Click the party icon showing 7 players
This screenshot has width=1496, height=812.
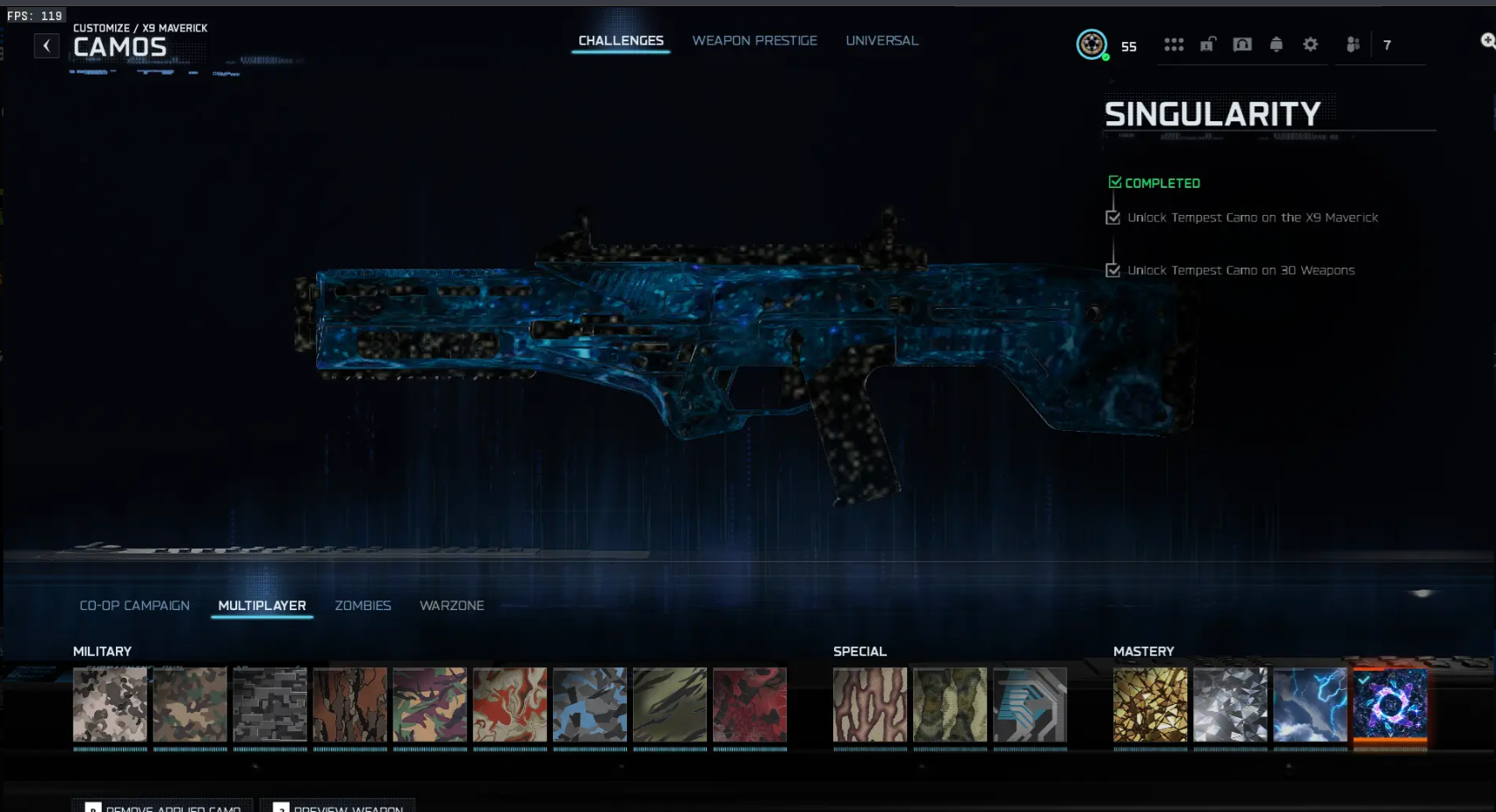1353,44
